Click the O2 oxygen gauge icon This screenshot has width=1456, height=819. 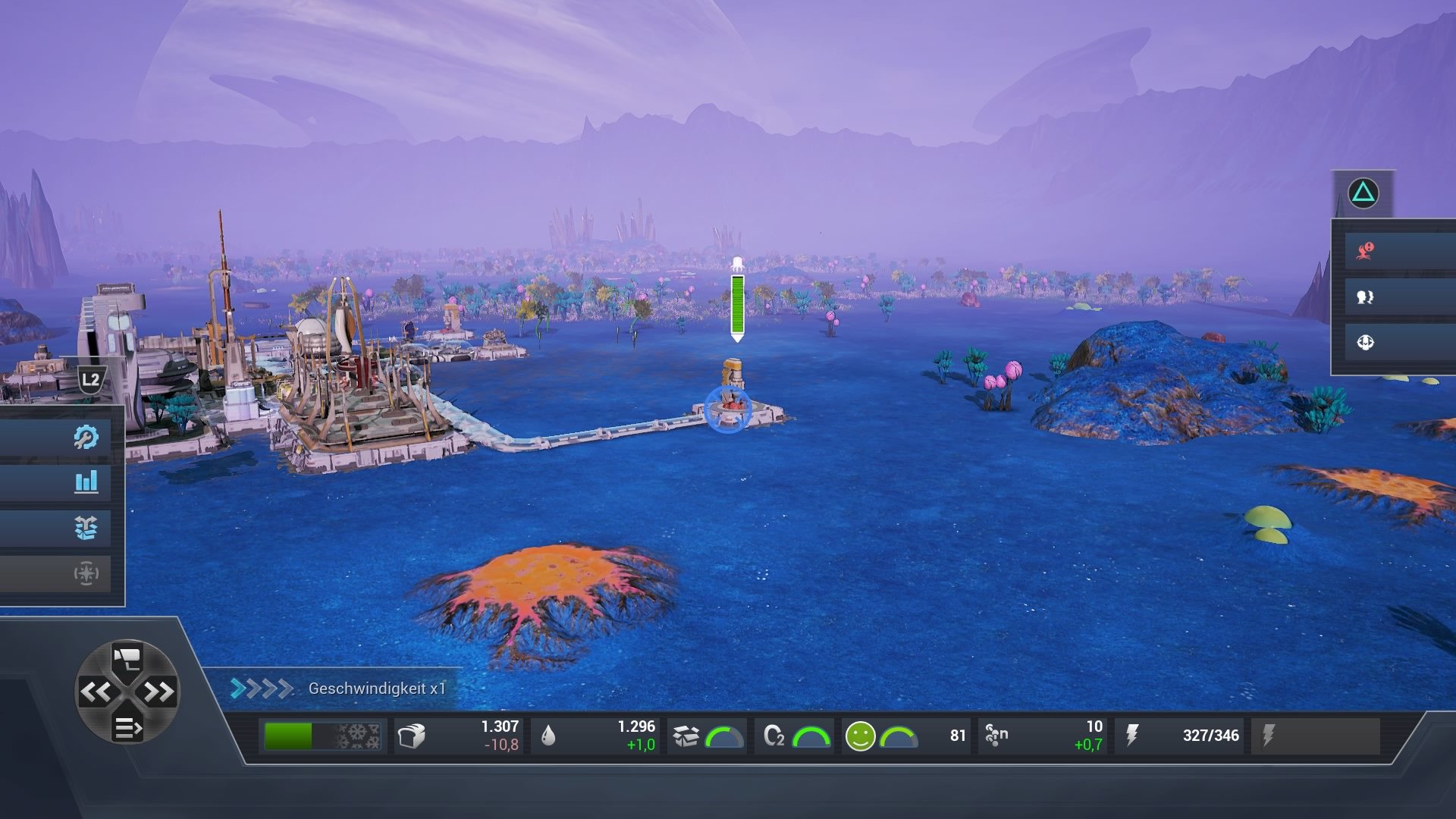774,734
